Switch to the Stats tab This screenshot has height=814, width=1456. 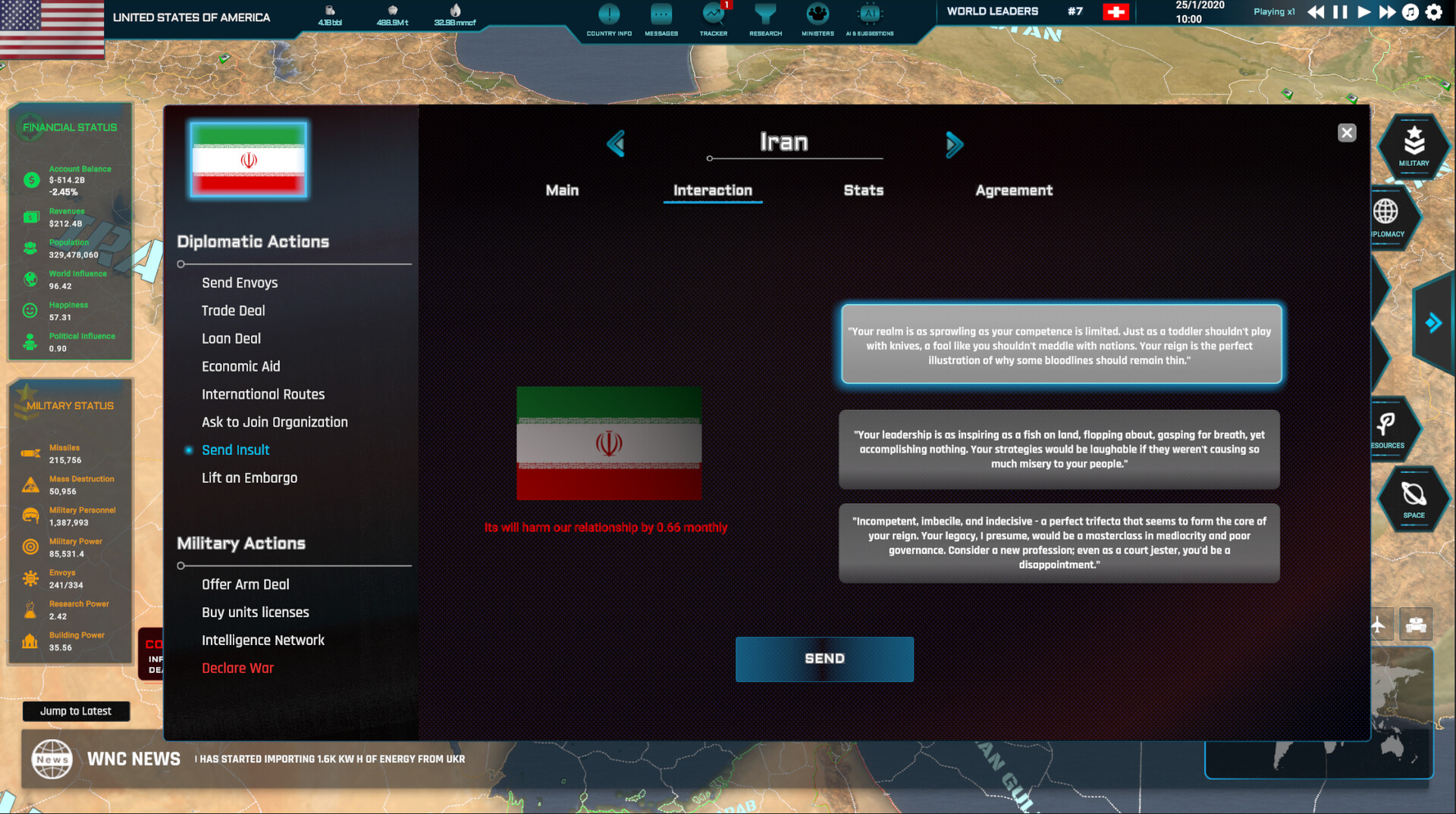(863, 191)
